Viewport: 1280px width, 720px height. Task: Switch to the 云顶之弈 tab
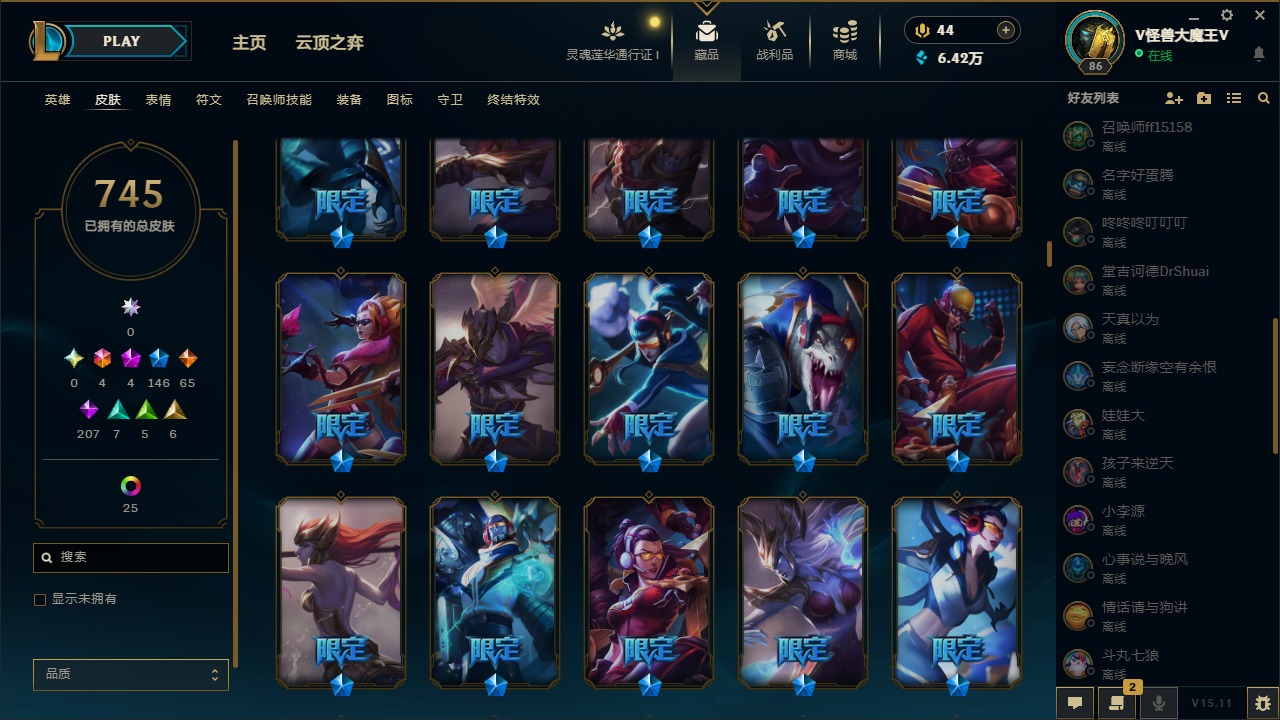click(330, 42)
